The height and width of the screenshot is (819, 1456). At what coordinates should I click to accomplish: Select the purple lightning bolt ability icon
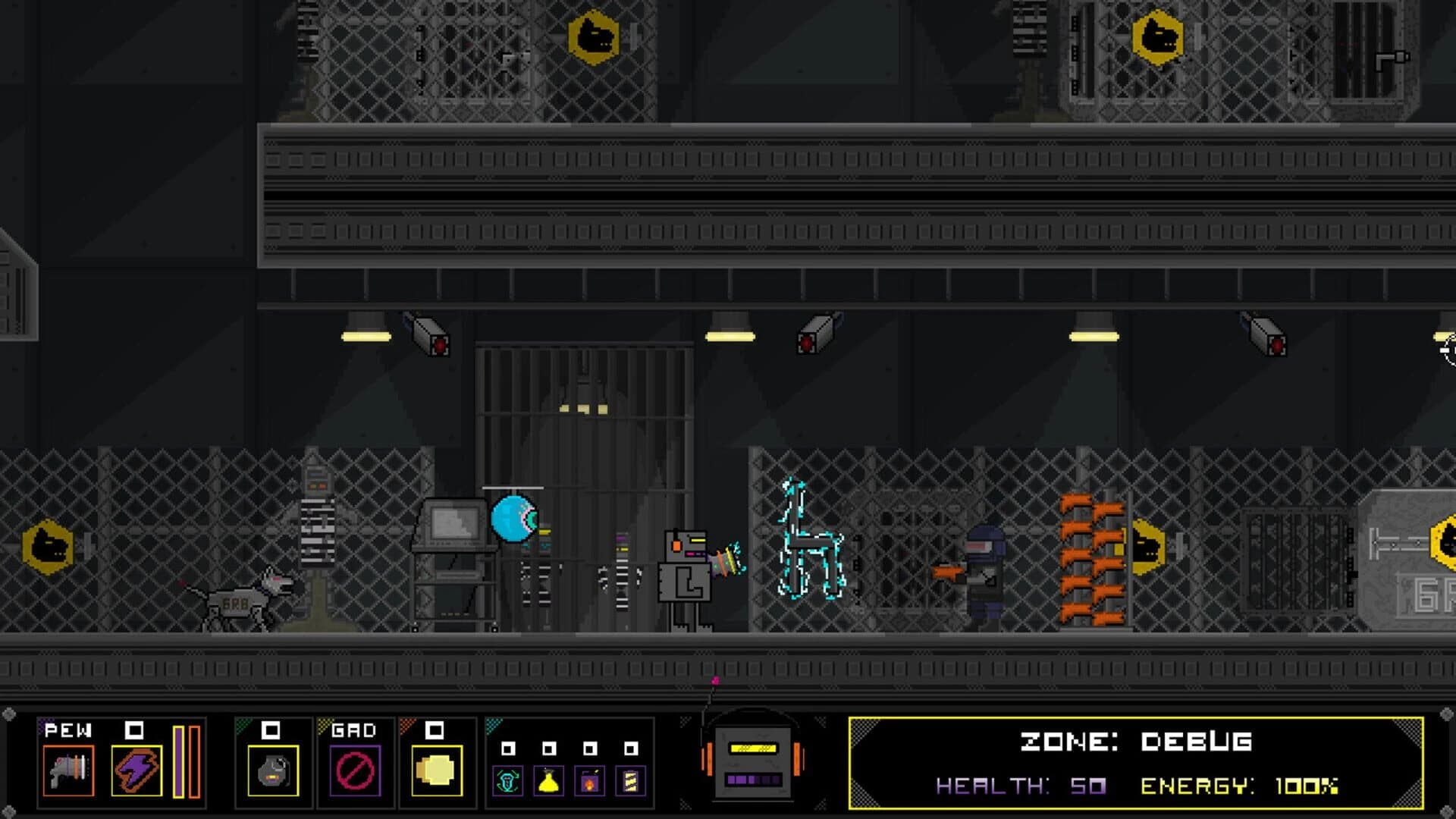pyautogui.click(x=136, y=771)
